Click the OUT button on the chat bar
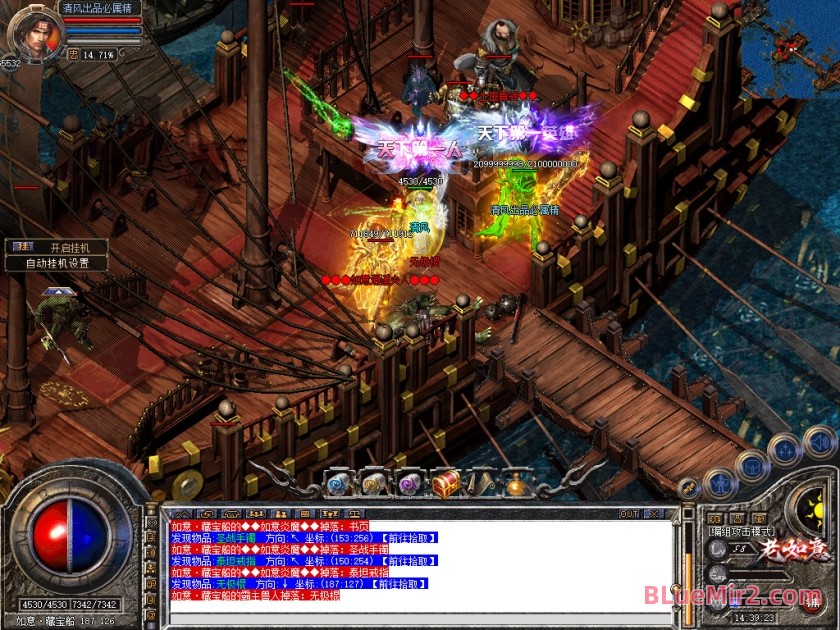Image resolution: width=840 pixels, height=630 pixels. pyautogui.click(x=629, y=514)
